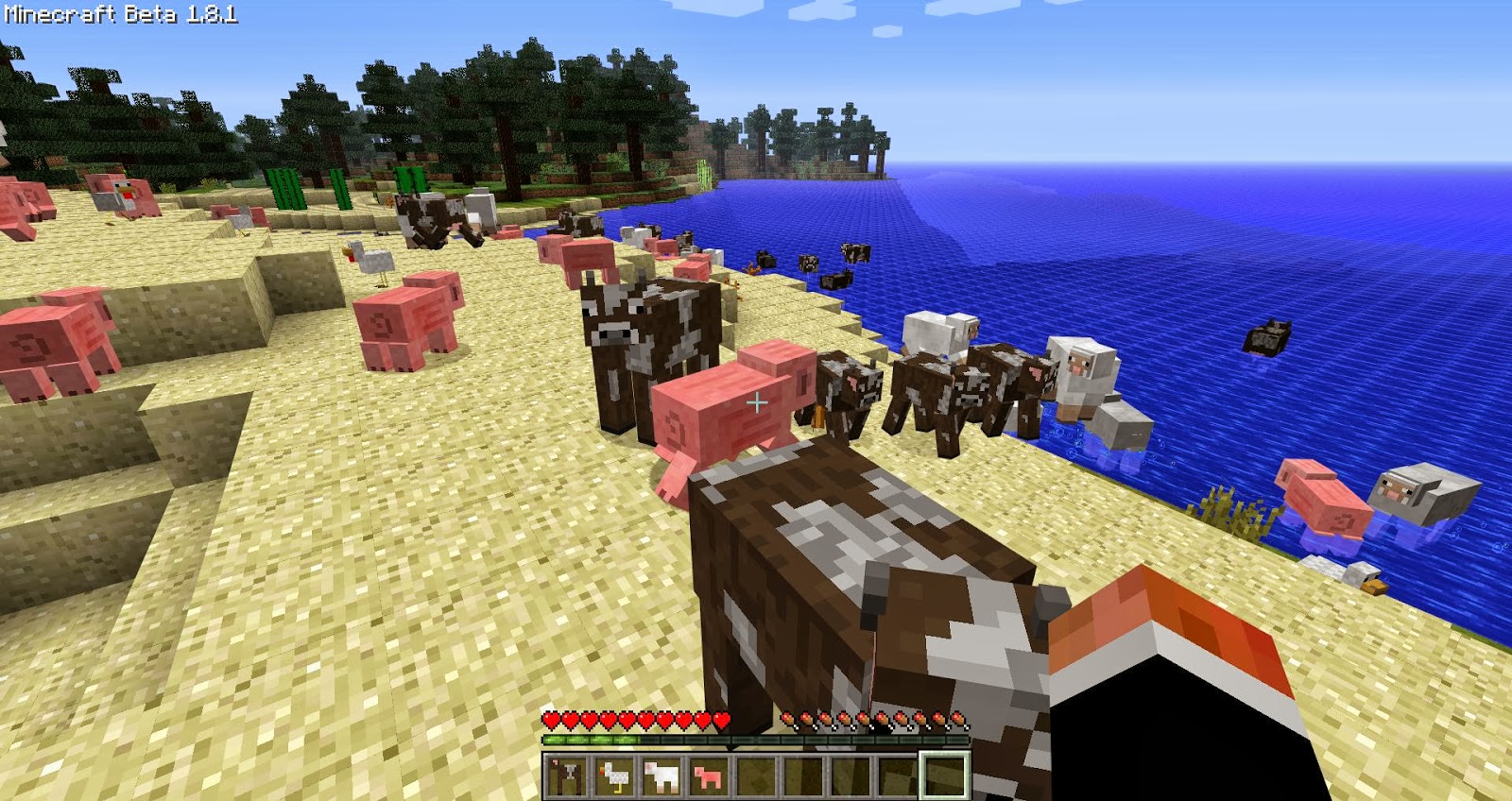Click the sixth empty hotbar slot
The height and width of the screenshot is (801, 1512).
(x=804, y=775)
